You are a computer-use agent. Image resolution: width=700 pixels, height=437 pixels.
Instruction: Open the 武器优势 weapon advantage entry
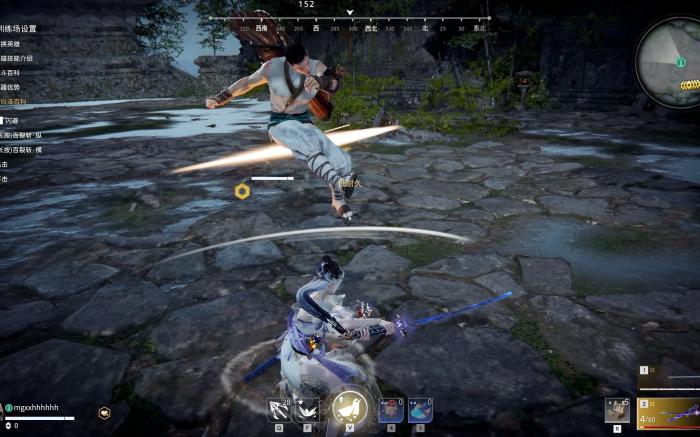coord(13,87)
